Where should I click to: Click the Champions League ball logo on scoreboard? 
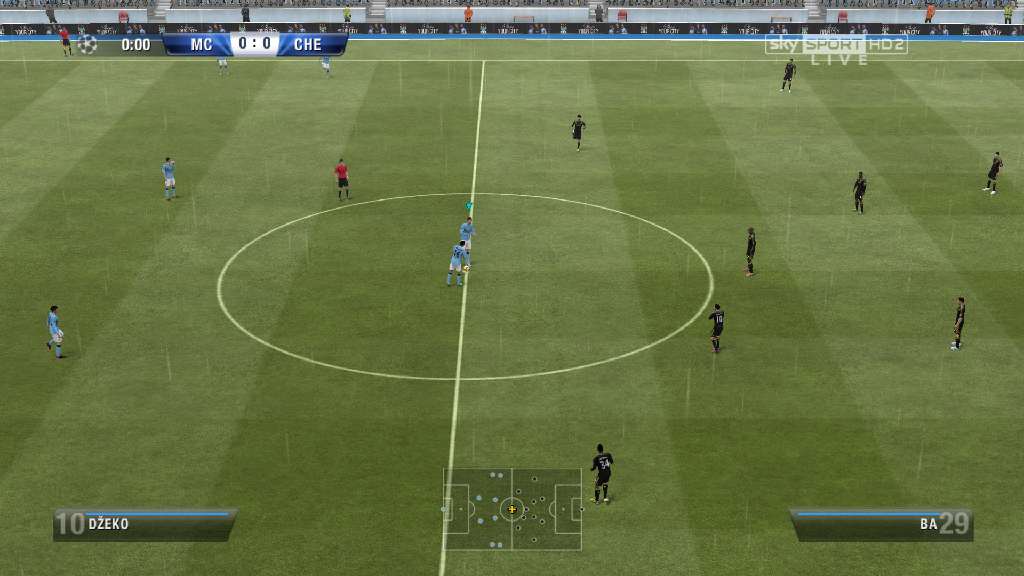(87, 44)
